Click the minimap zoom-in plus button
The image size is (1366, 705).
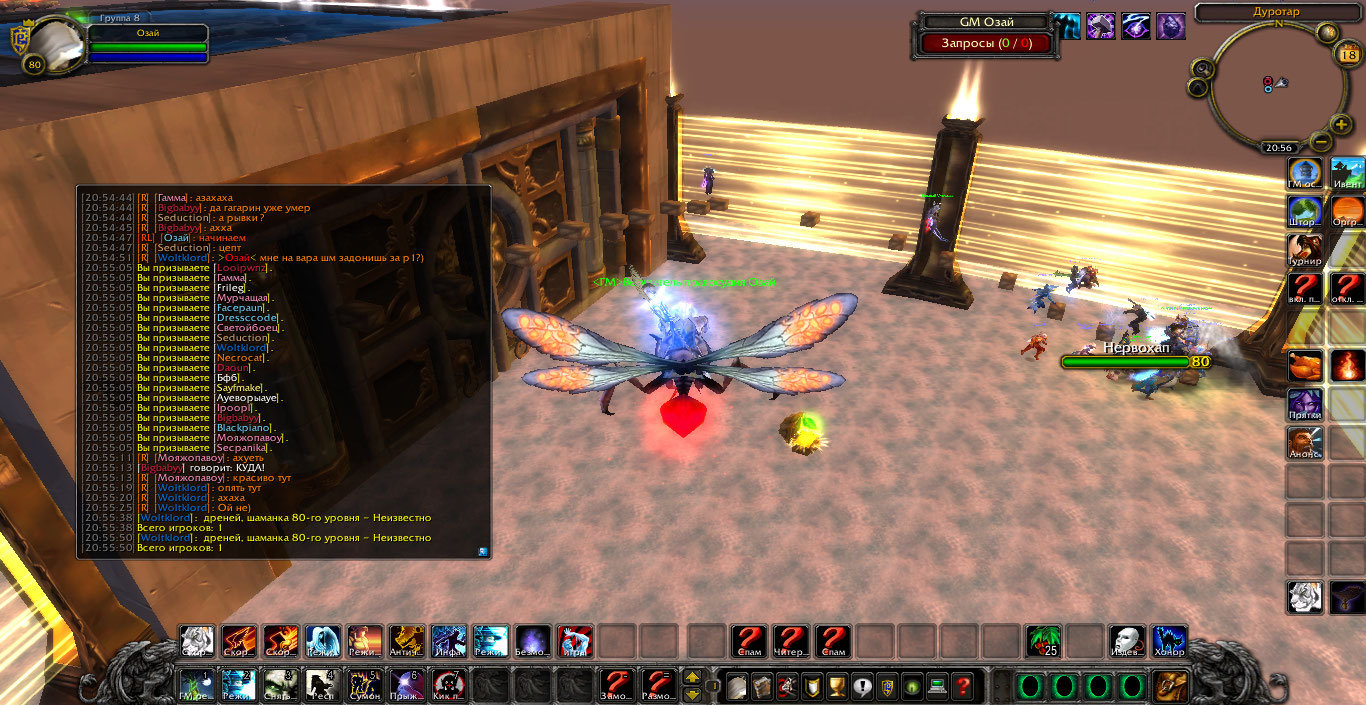(x=1341, y=124)
